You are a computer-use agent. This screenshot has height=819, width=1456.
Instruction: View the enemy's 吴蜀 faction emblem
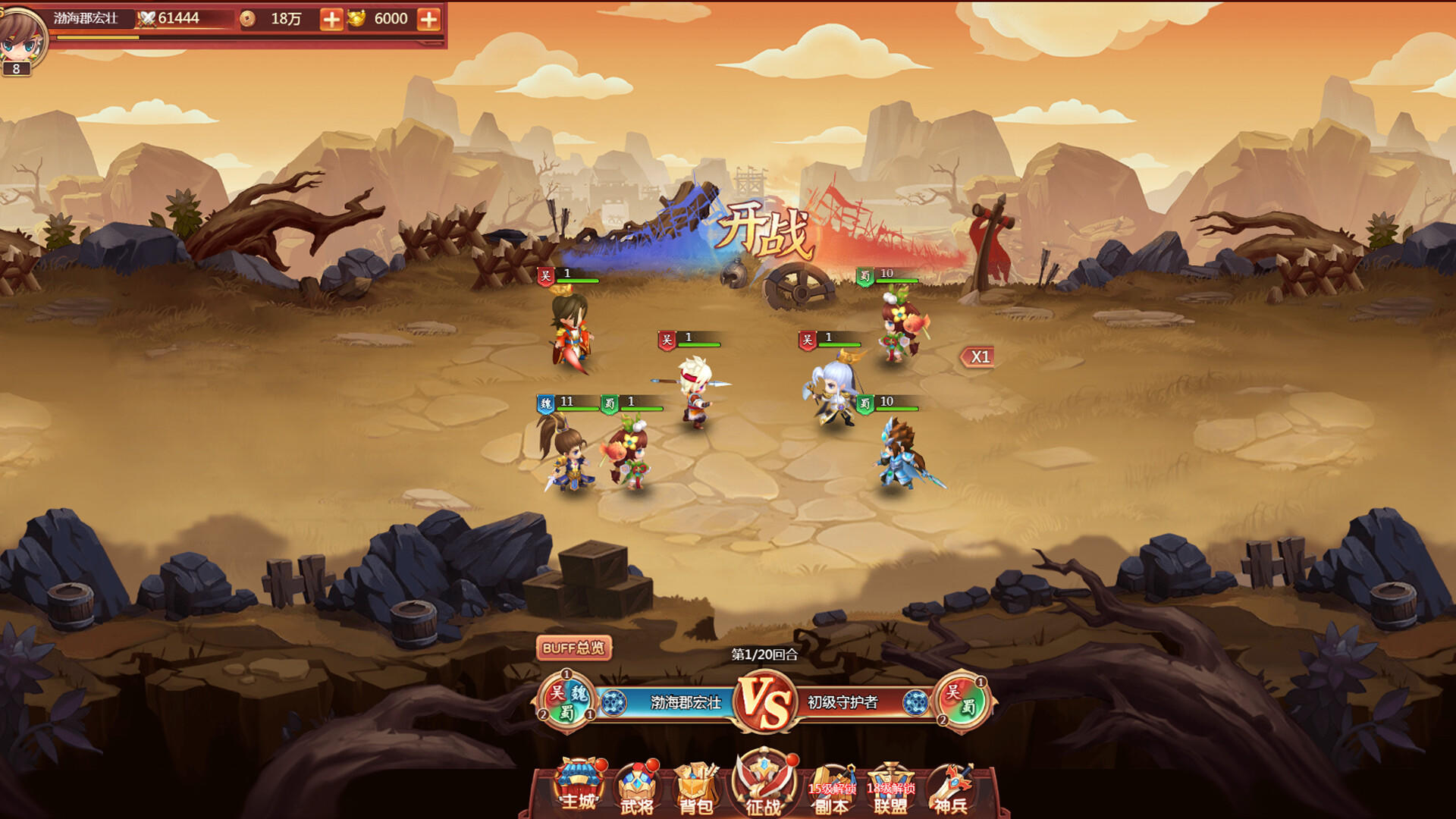coord(962,701)
